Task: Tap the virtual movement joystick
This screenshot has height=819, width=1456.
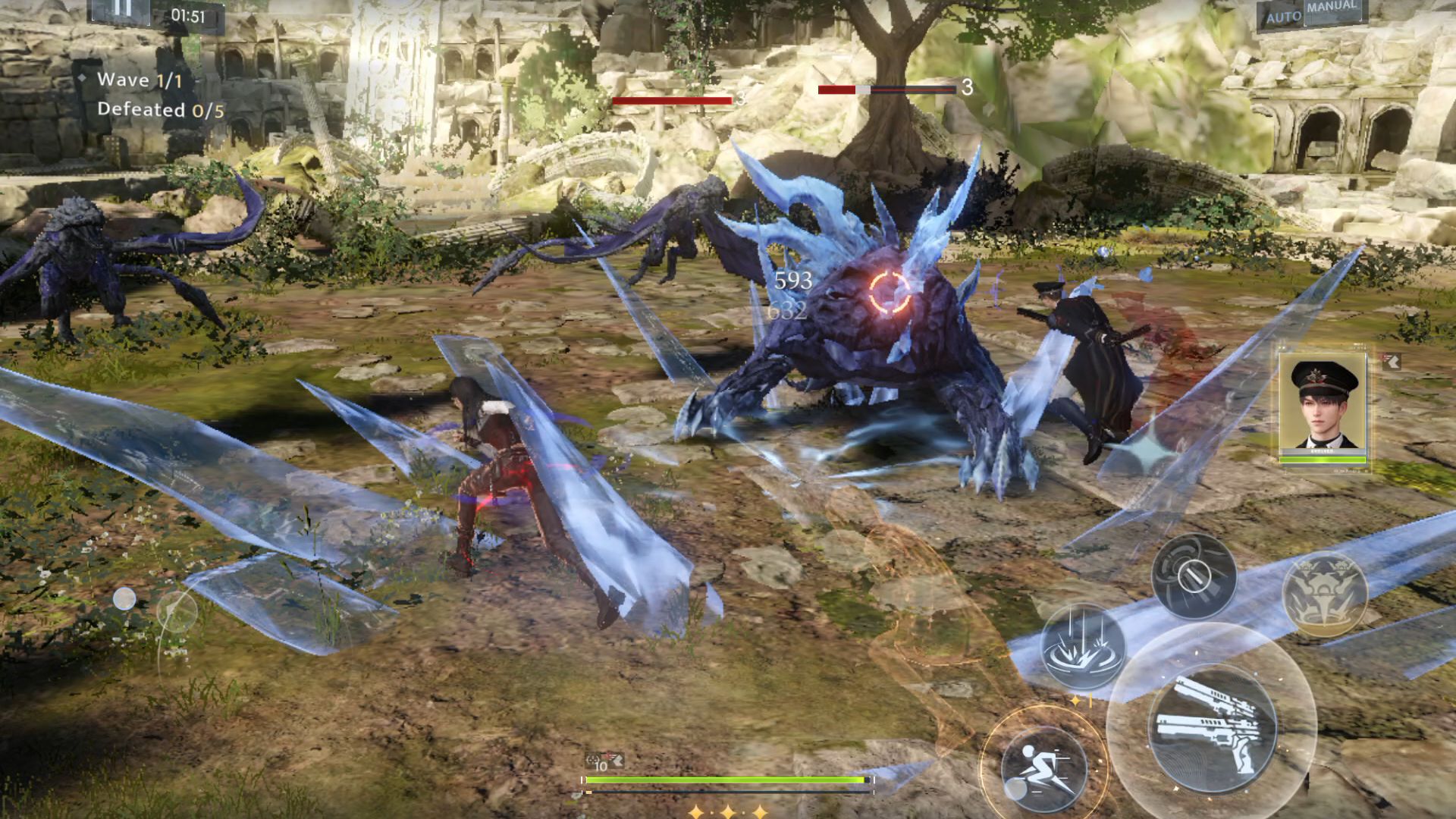Action: click(x=176, y=609)
